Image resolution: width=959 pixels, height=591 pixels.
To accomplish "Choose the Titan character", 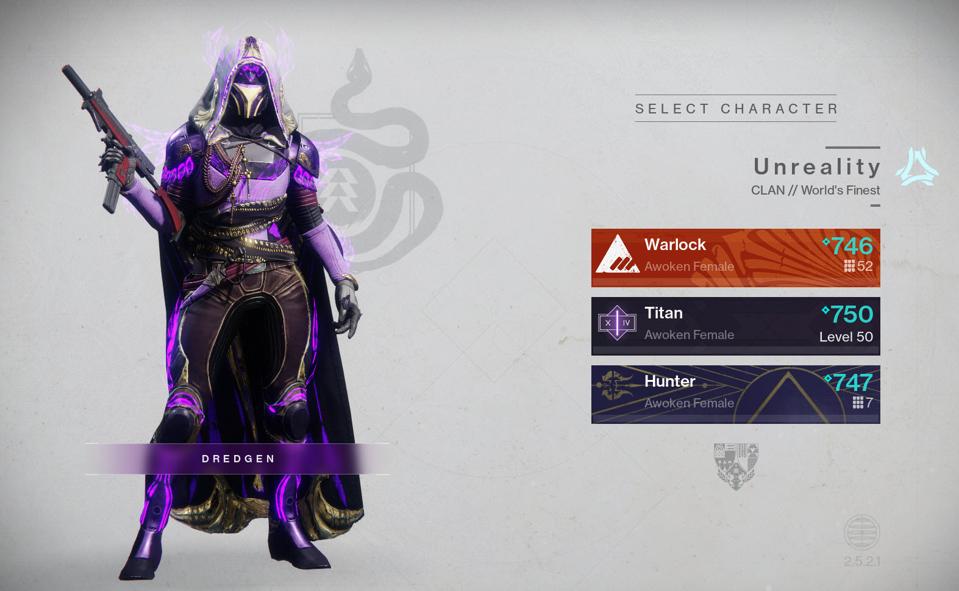I will [x=735, y=325].
